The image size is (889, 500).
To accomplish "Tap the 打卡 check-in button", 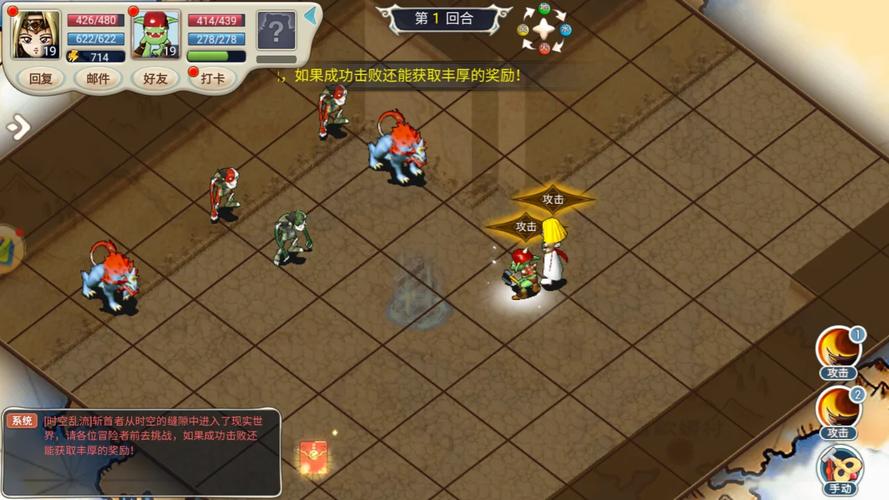I will [213, 79].
